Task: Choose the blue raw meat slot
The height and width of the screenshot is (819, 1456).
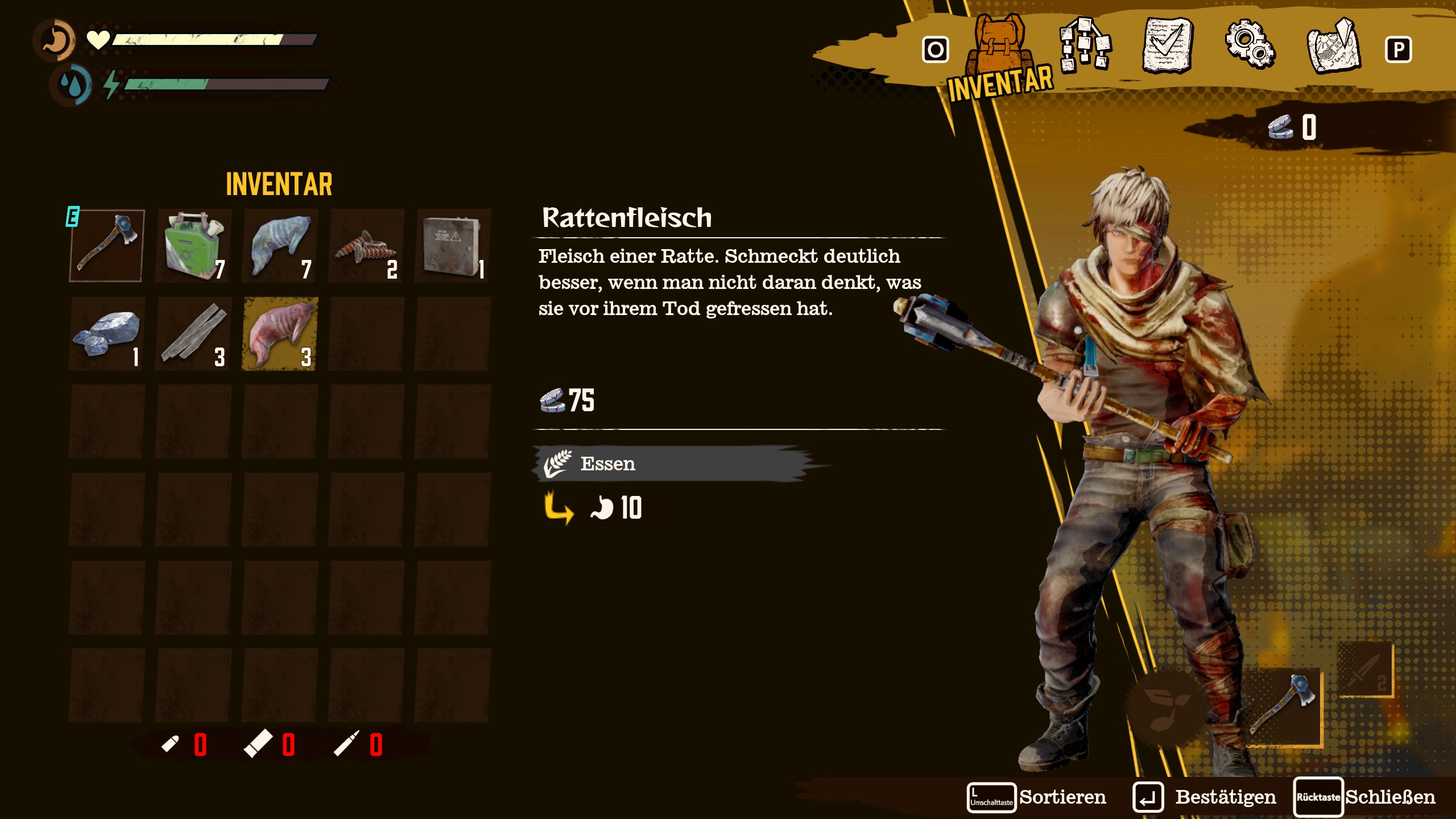Action: (x=280, y=246)
